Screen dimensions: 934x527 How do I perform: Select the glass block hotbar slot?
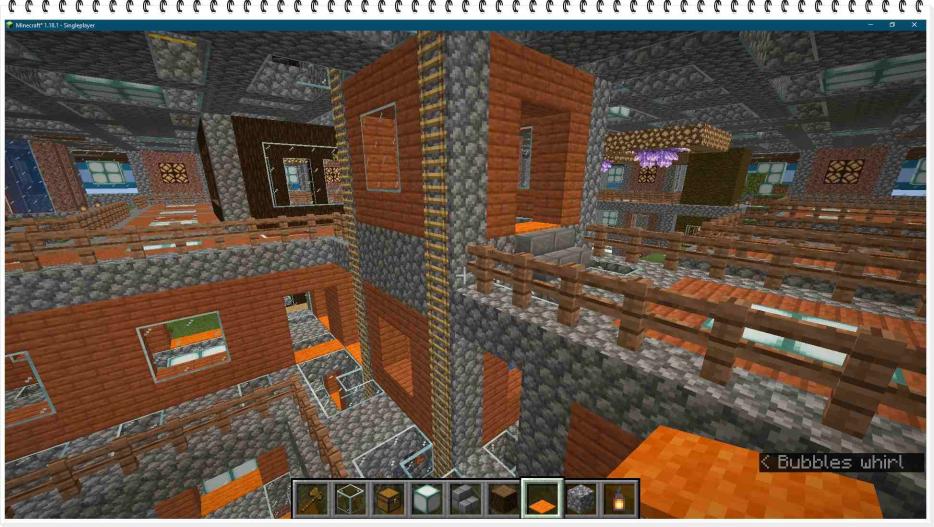pyautogui.click(x=350, y=497)
